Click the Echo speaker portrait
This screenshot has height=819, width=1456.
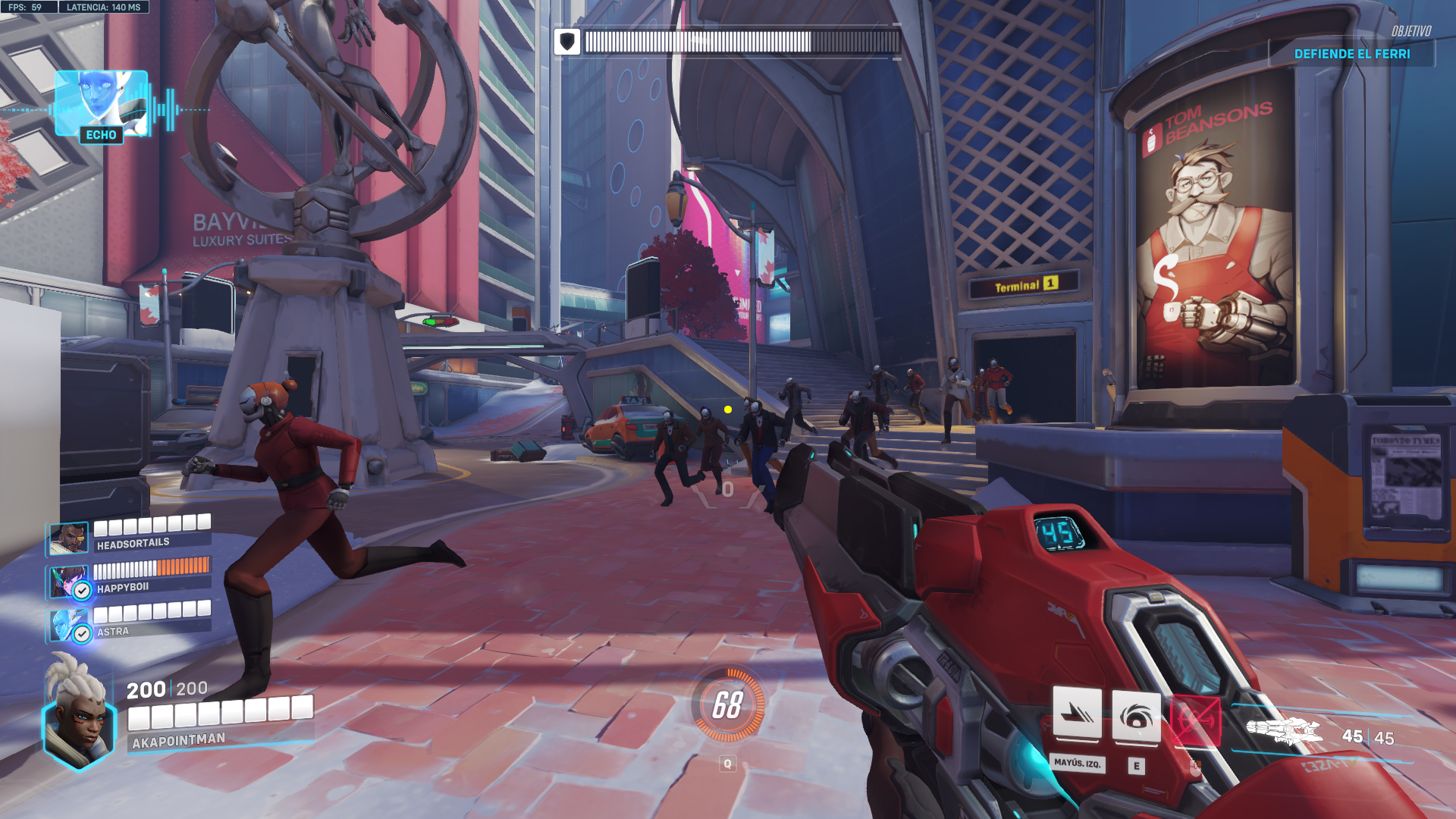[101, 102]
